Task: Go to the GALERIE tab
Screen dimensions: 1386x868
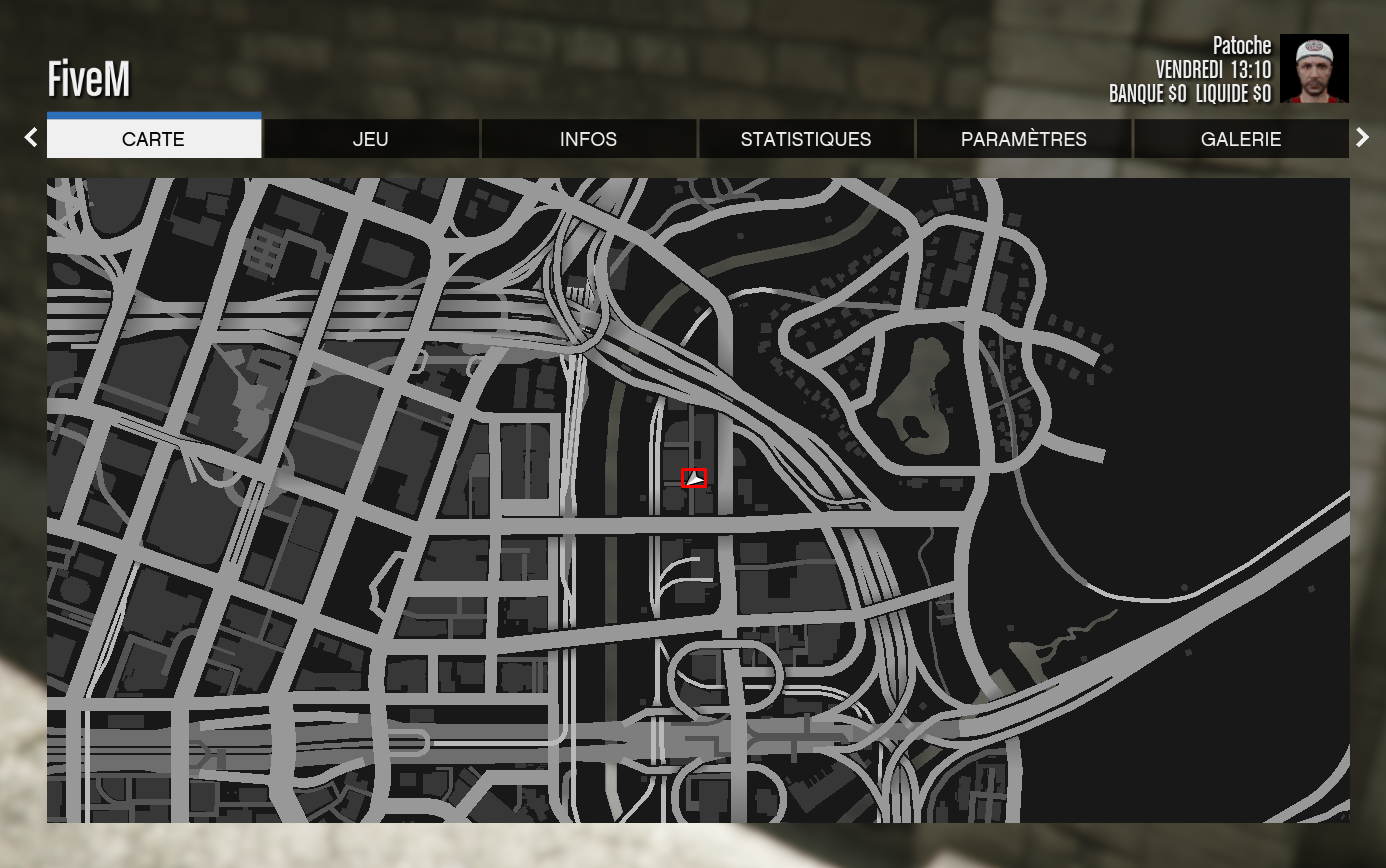Action: (1240, 139)
